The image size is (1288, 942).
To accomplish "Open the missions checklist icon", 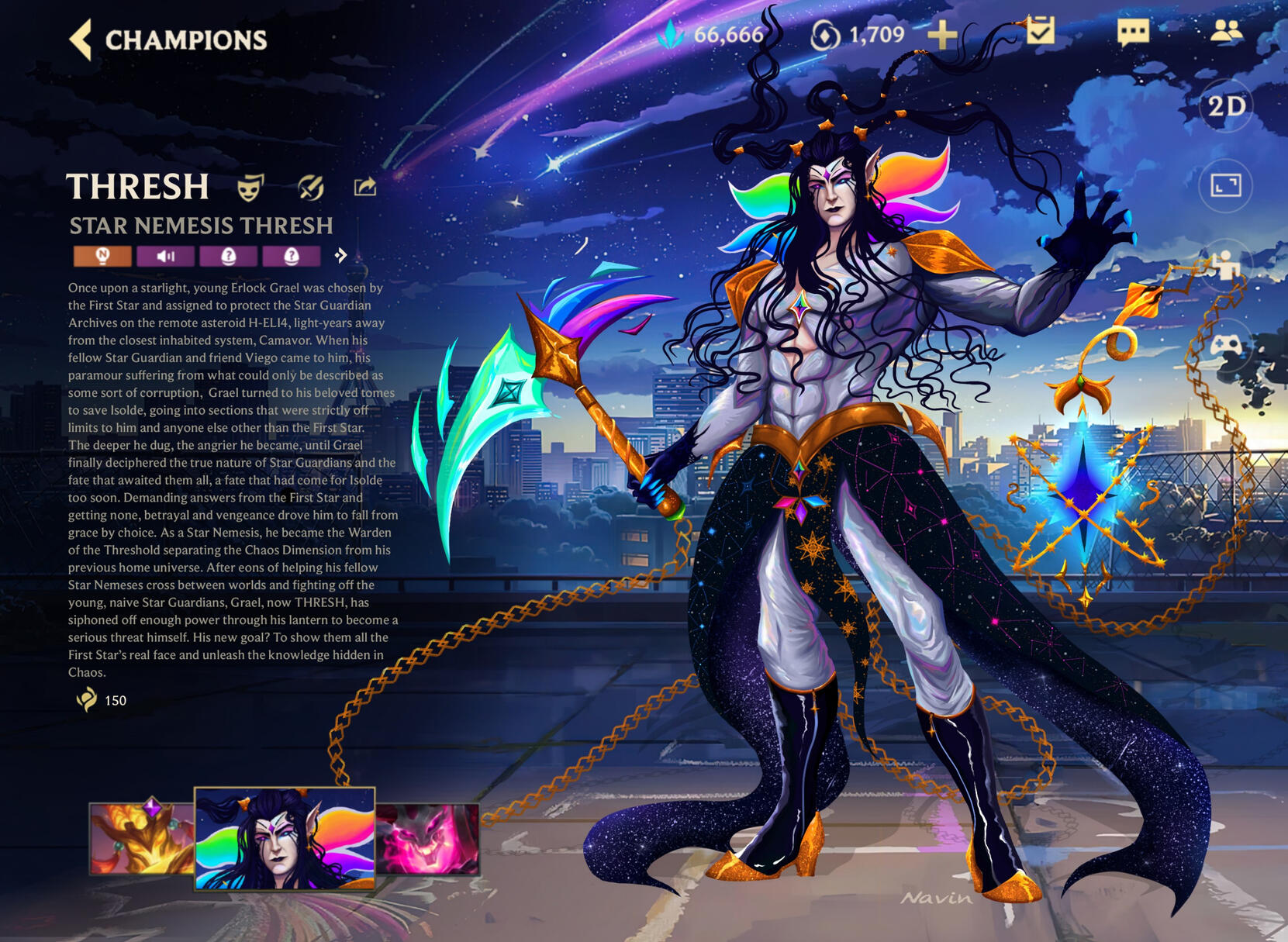I will (x=1040, y=31).
